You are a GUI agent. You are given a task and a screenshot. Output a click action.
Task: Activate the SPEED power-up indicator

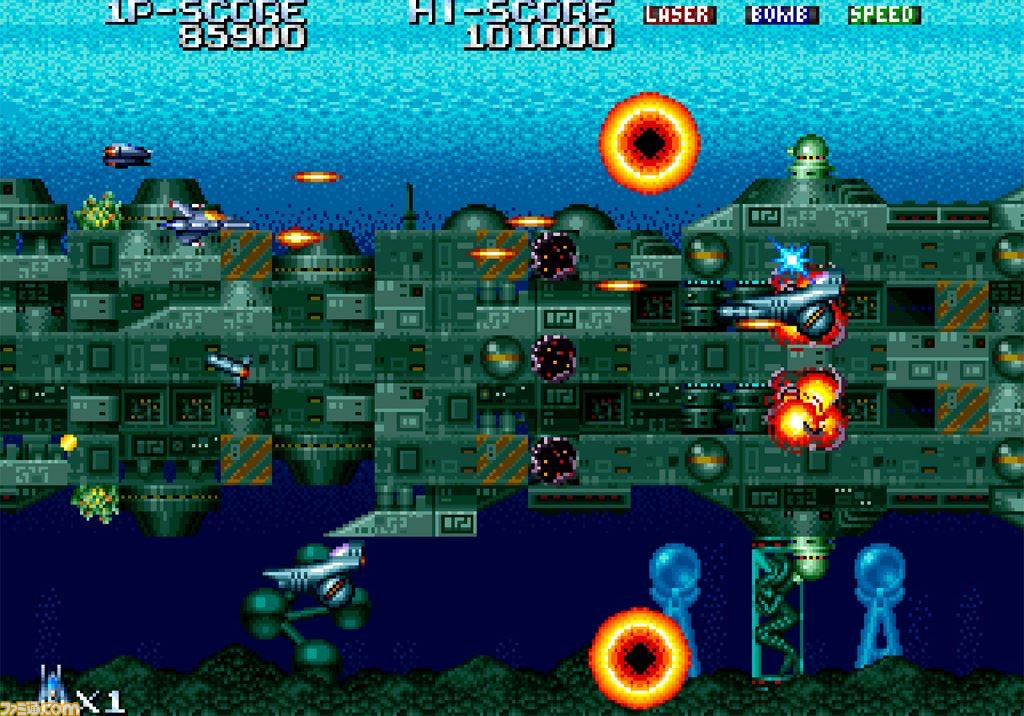click(884, 15)
